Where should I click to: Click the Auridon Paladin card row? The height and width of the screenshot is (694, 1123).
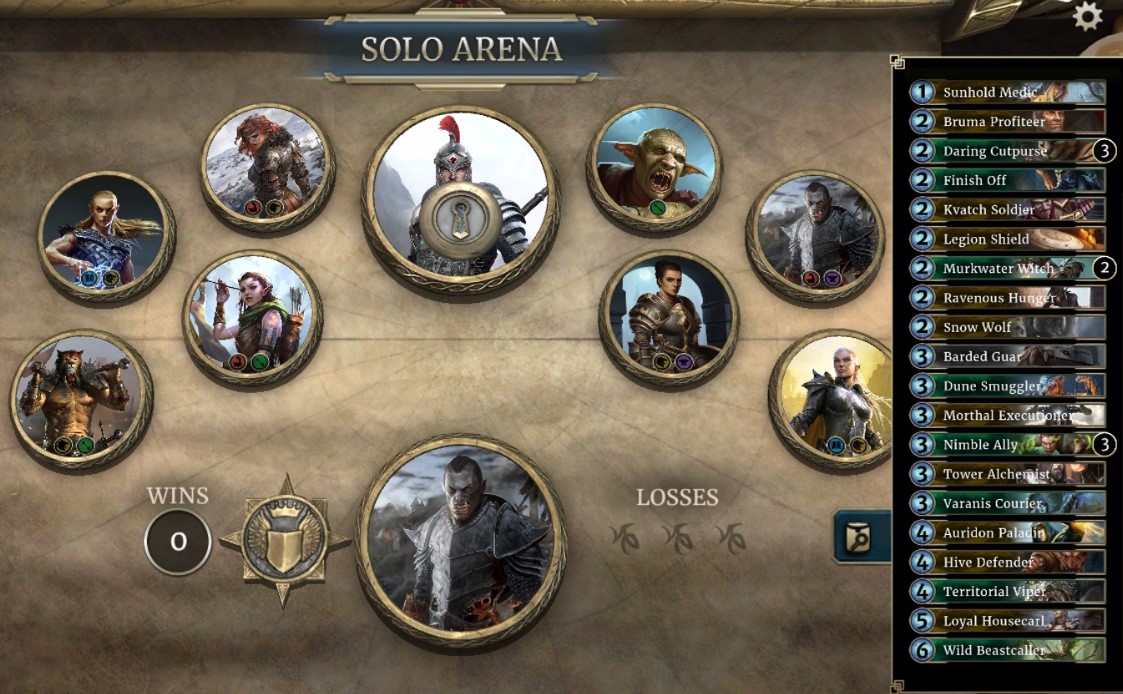(1007, 533)
